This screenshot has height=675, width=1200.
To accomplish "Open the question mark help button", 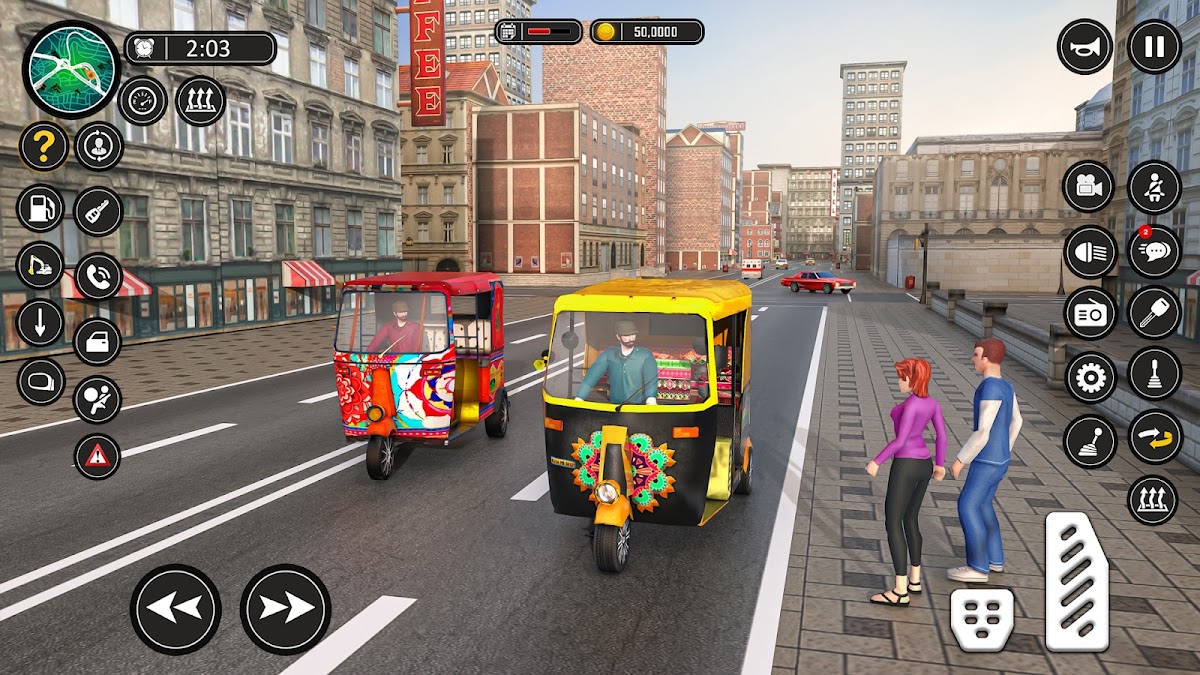I will [43, 147].
